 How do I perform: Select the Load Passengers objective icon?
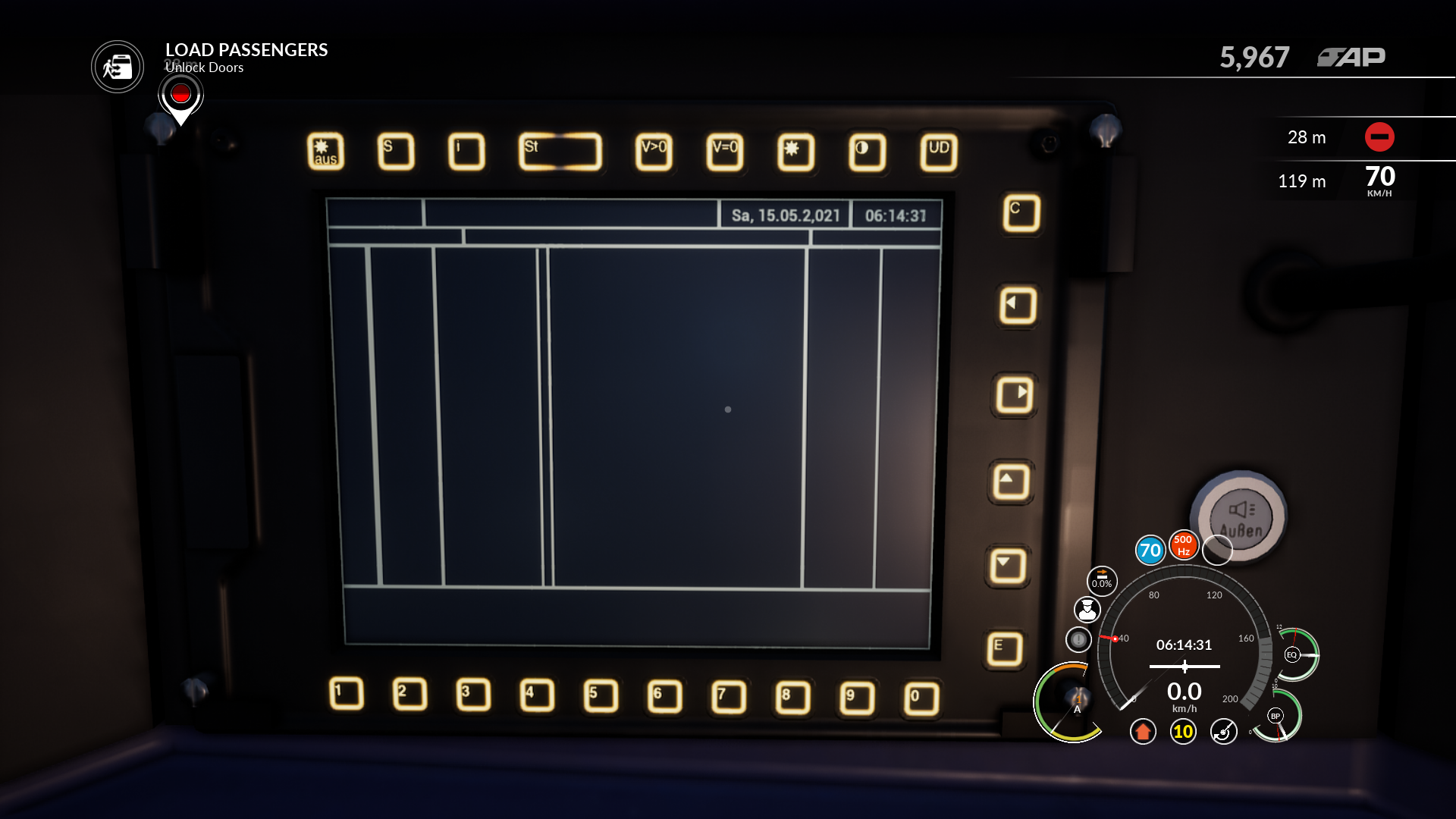pos(118,67)
